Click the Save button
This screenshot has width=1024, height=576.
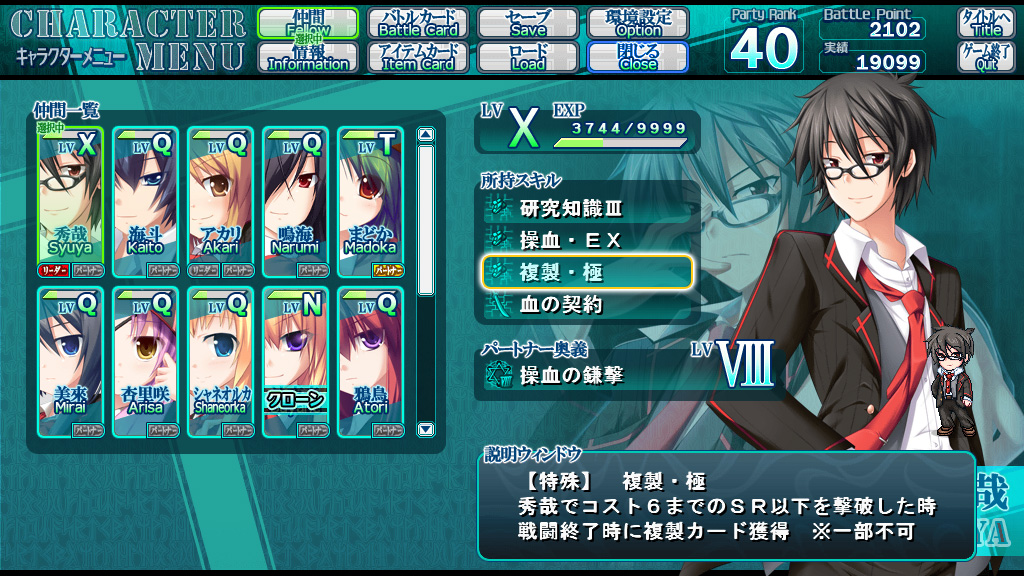(x=528, y=23)
